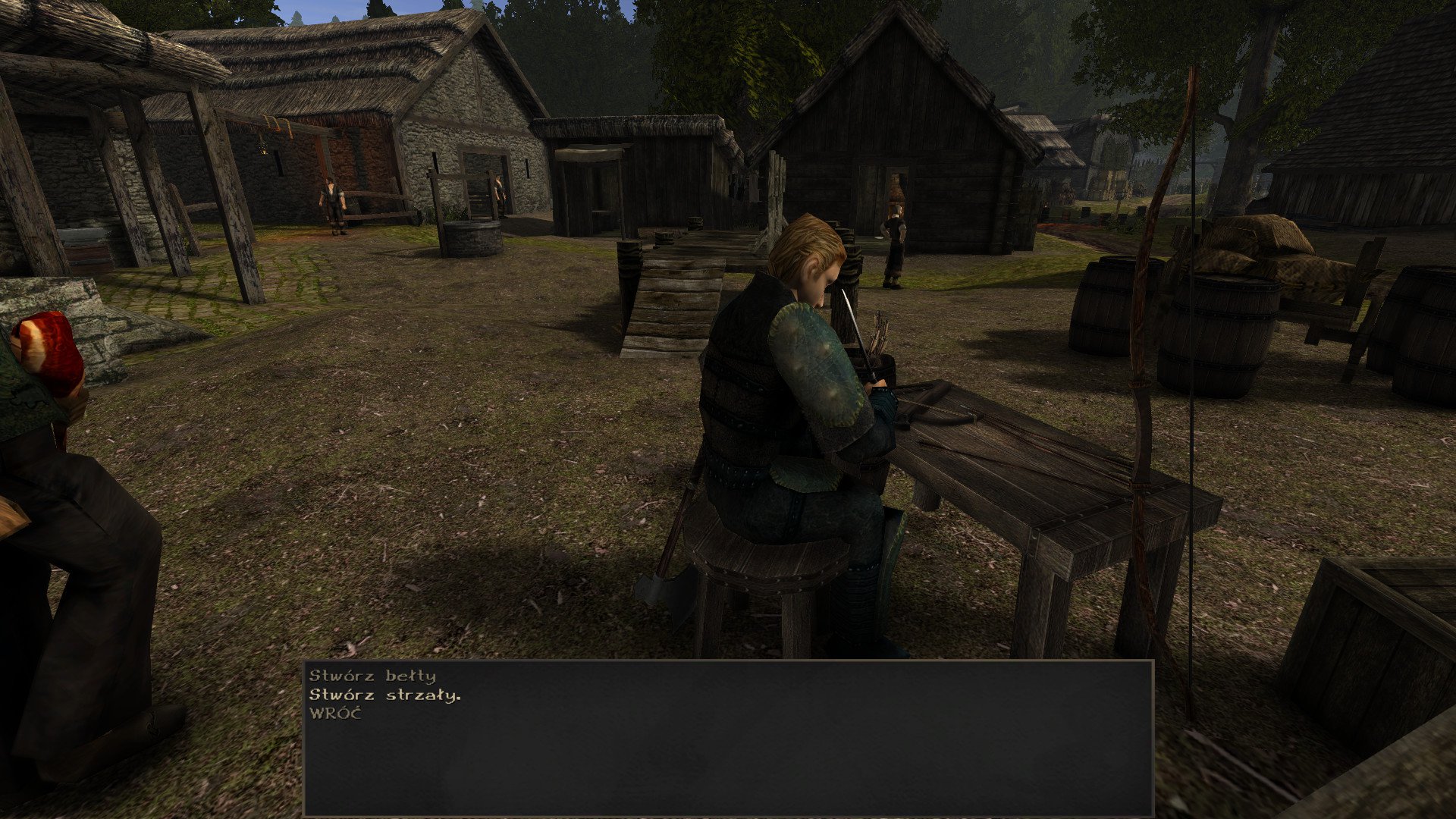Choose the "Stwórz bełty" dialogue option
Screen dimensions: 1456x819
tap(372, 676)
